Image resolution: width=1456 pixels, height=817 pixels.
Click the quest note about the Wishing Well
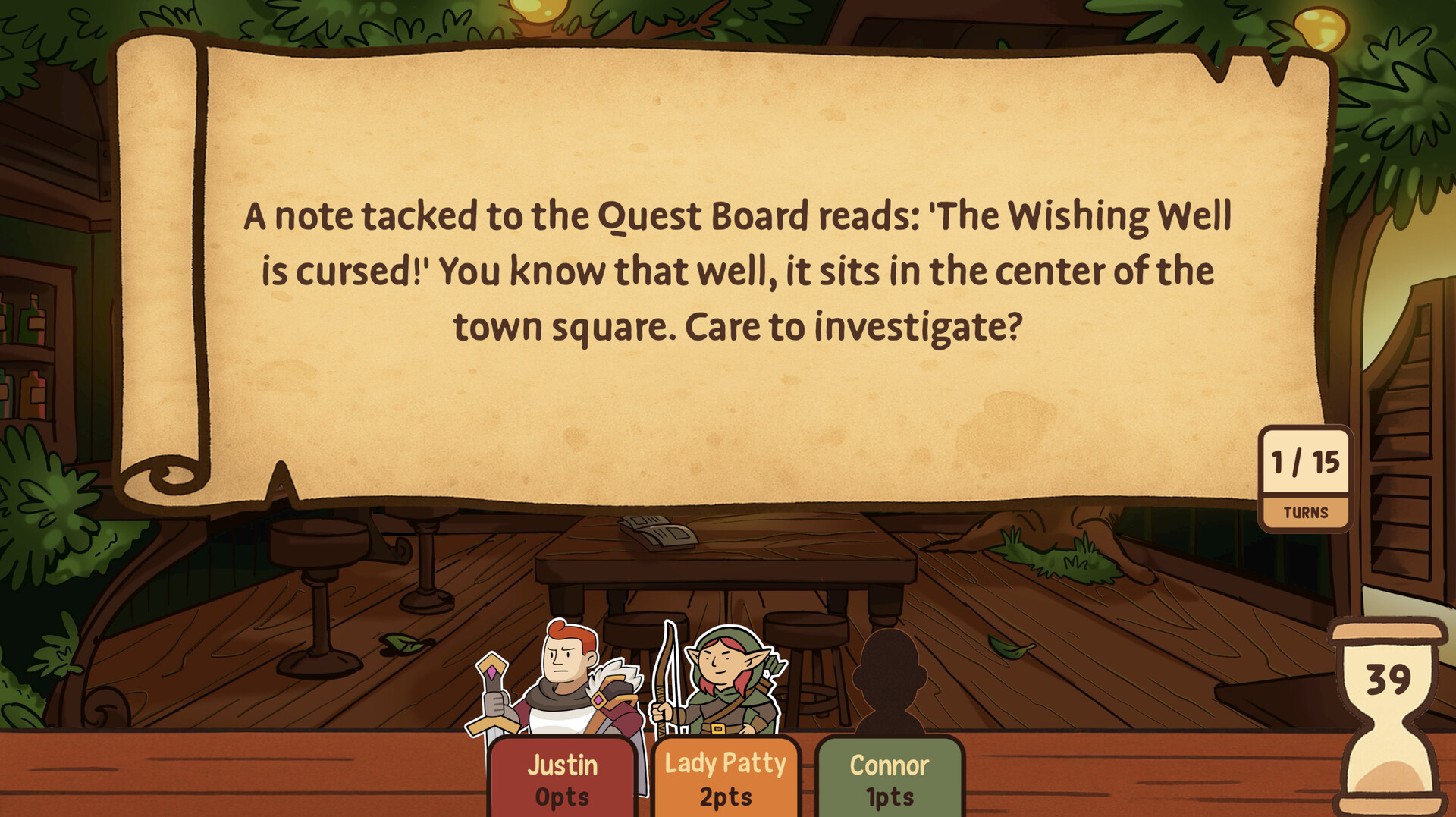pyautogui.click(x=728, y=269)
